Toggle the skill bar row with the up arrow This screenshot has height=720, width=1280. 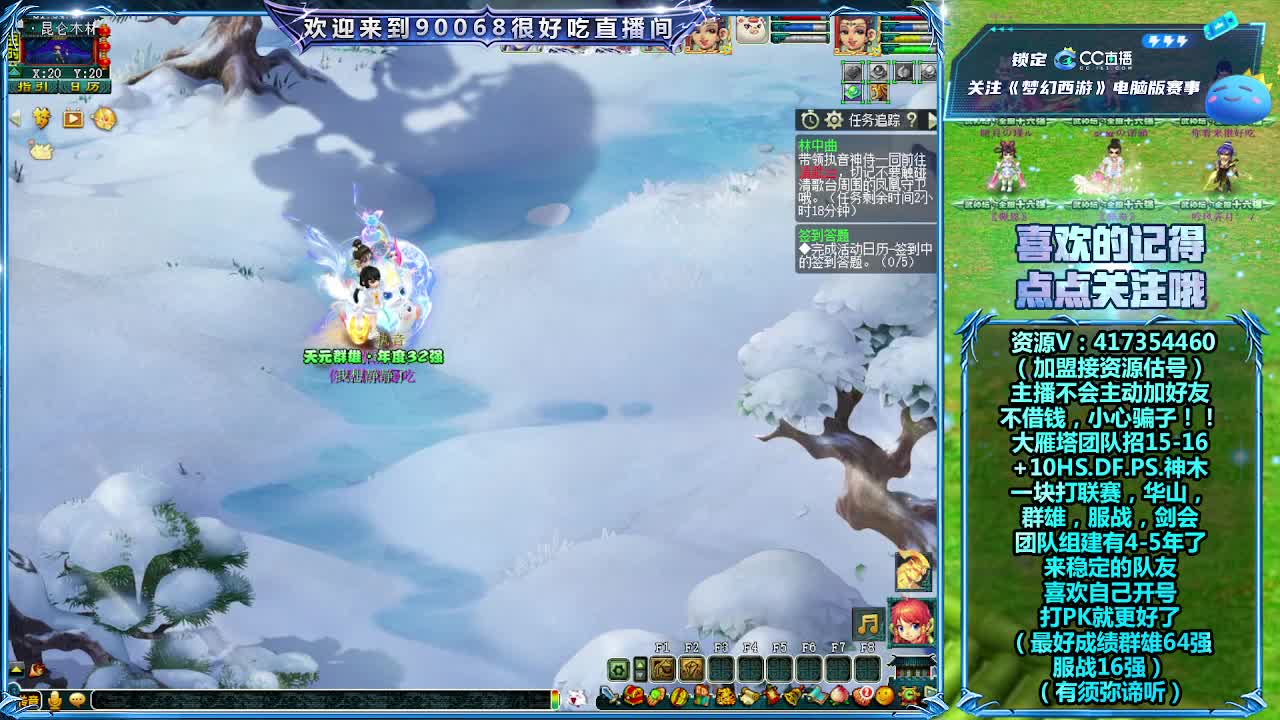(x=640, y=662)
